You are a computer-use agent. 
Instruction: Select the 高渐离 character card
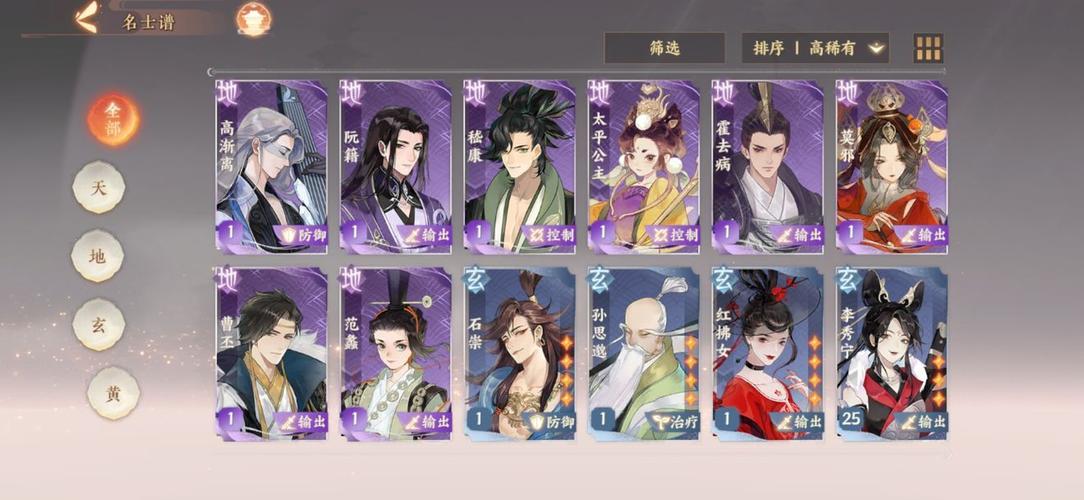(271, 165)
